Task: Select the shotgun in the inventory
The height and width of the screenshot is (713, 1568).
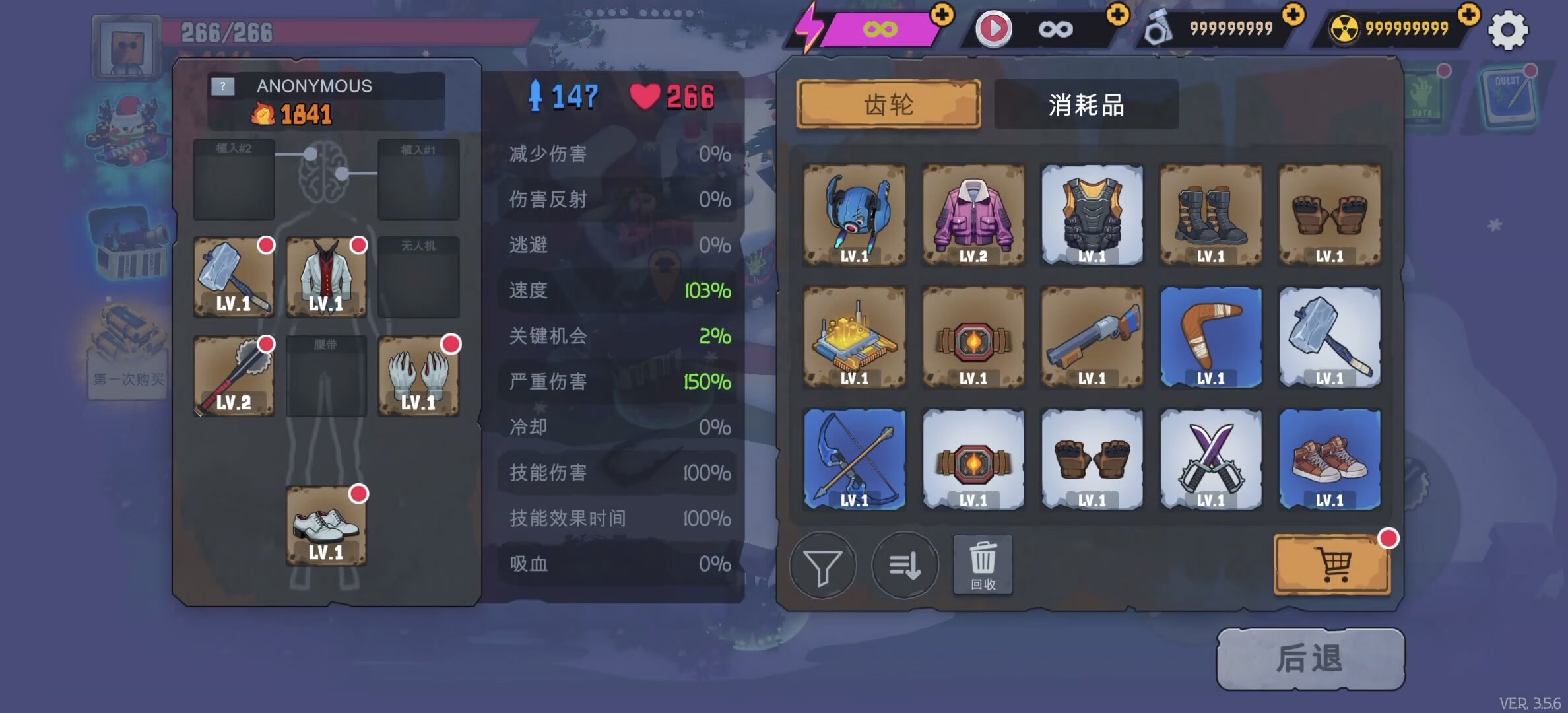Action: click(x=1092, y=337)
